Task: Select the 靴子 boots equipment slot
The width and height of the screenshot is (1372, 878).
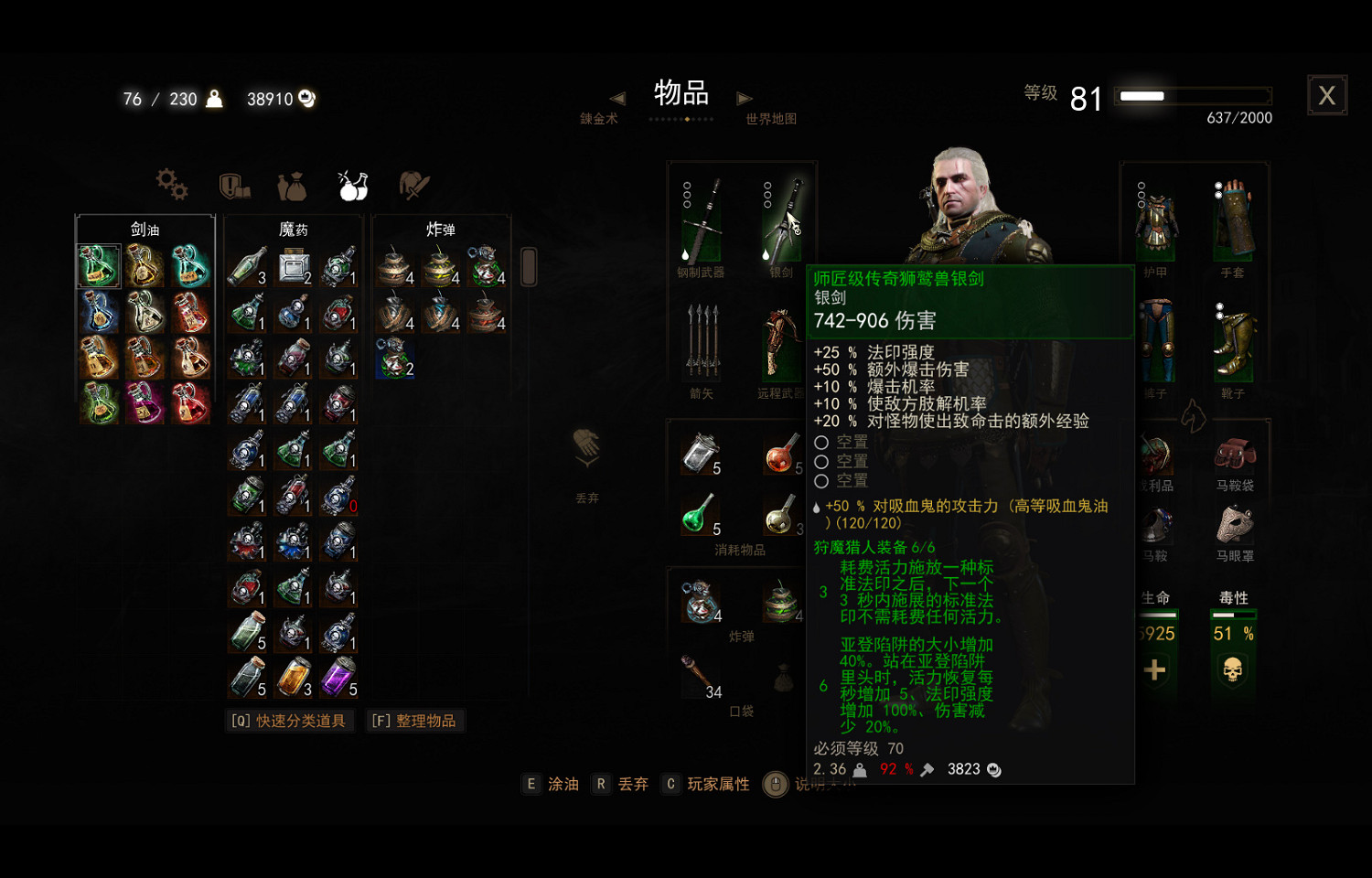Action: click(1235, 343)
